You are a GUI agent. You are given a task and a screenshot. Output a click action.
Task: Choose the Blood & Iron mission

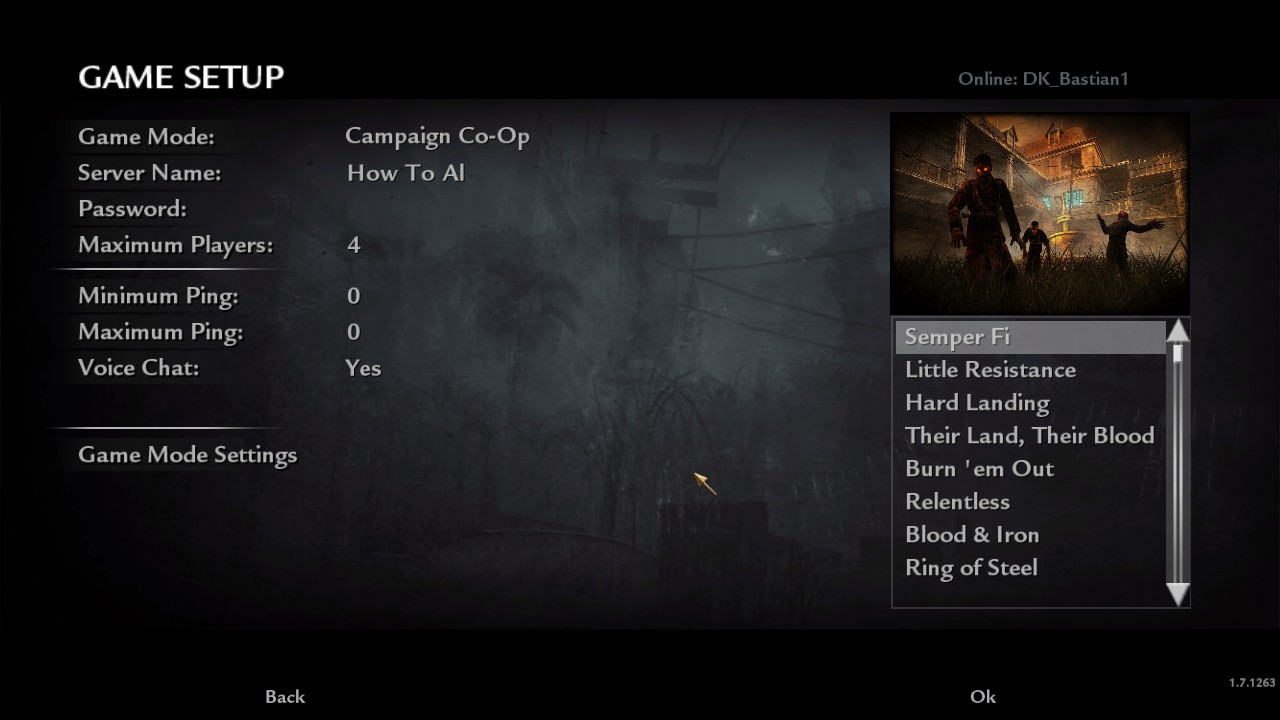(972, 535)
